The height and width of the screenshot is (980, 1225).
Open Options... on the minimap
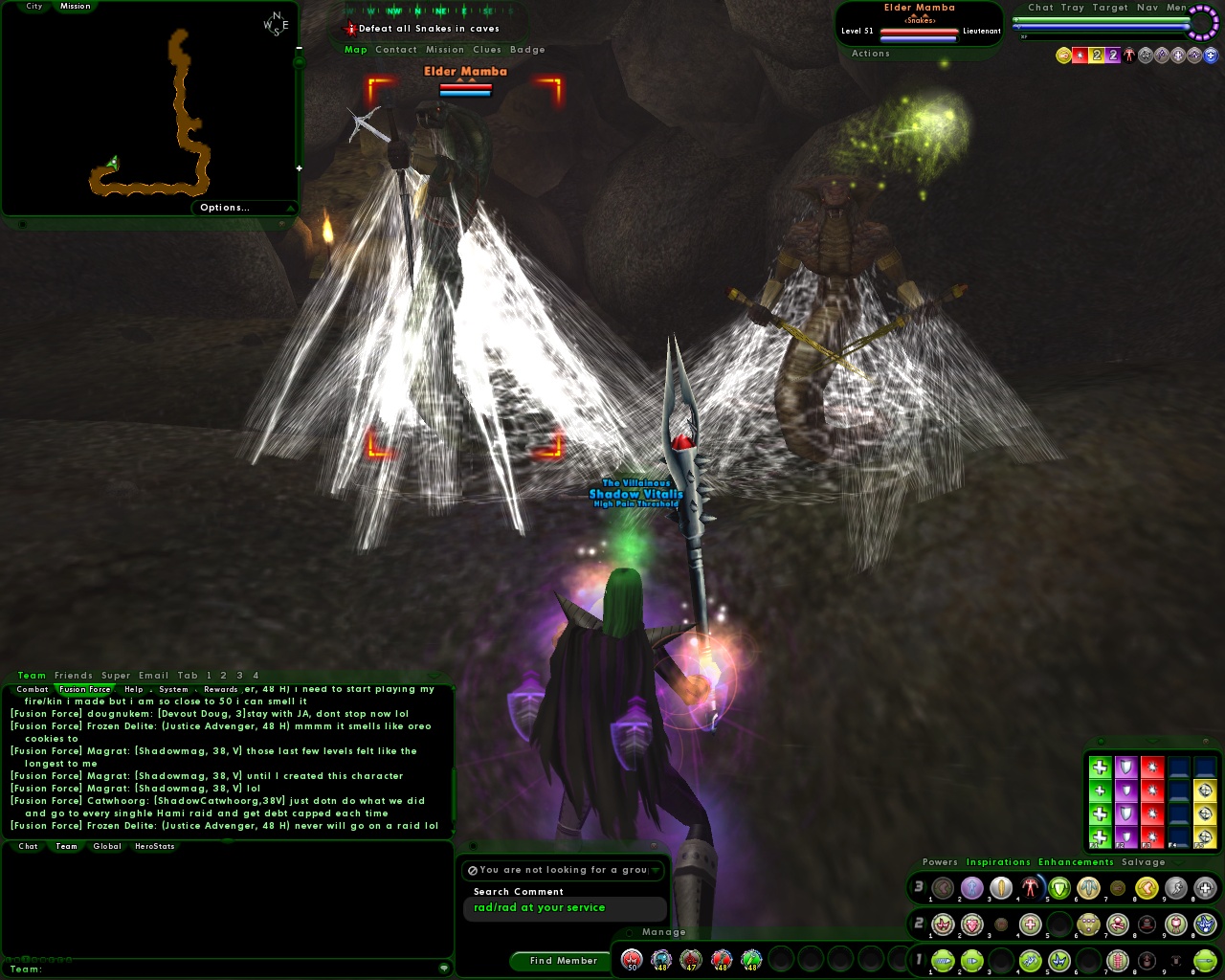225,208
